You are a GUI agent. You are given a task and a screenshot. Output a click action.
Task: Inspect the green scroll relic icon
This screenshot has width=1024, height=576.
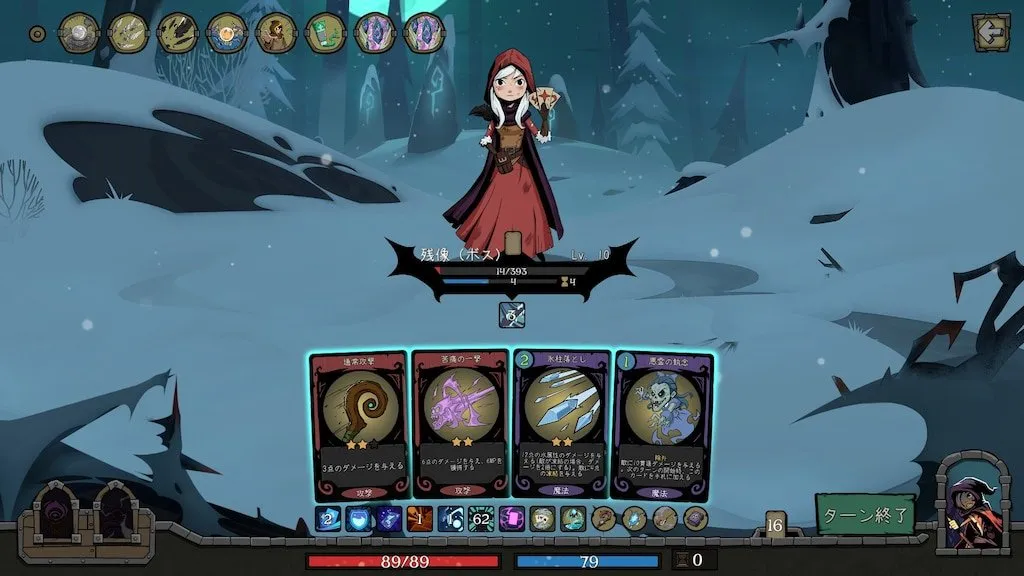[x=325, y=33]
